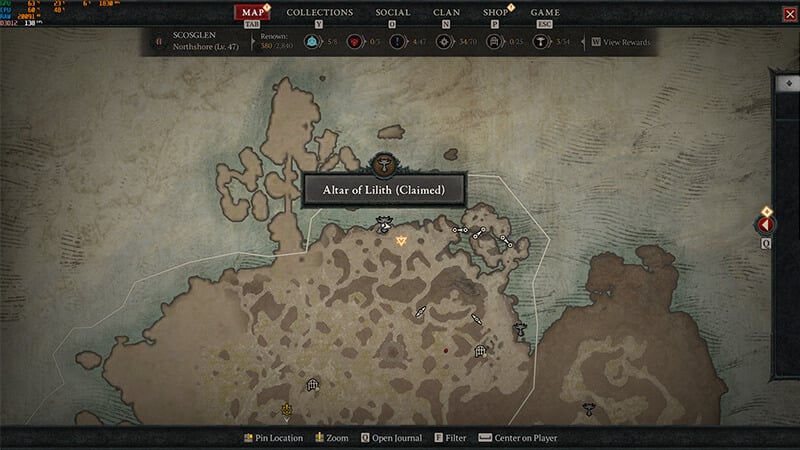This screenshot has width=800, height=450.
Task: Select the golden quest marker on the map
Action: point(286,409)
